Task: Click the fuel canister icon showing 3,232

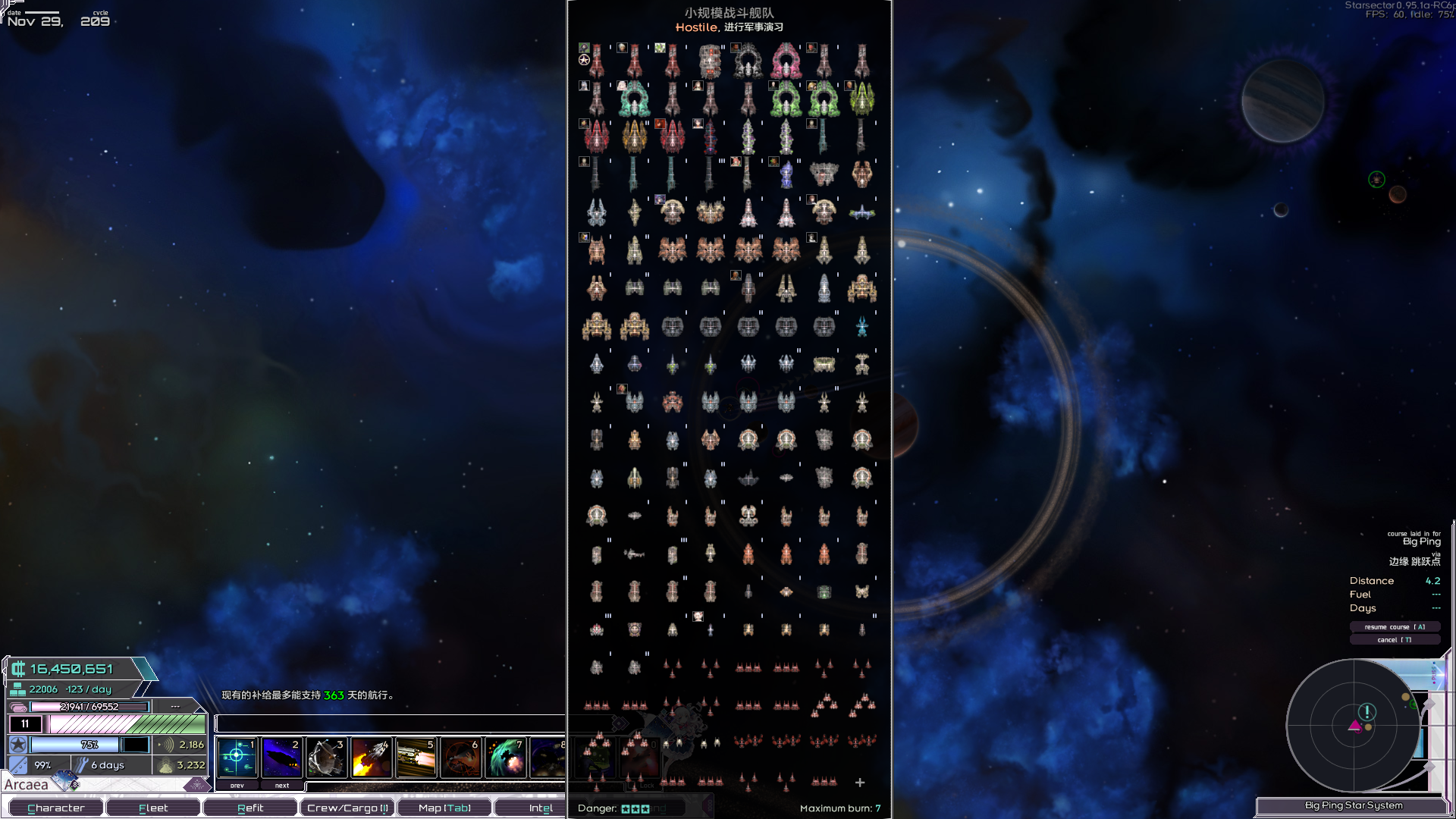Action: click(166, 765)
